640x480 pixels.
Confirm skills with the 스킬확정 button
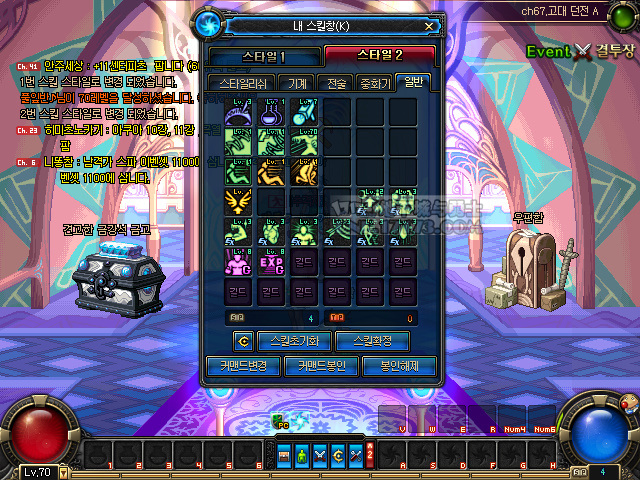pos(372,341)
